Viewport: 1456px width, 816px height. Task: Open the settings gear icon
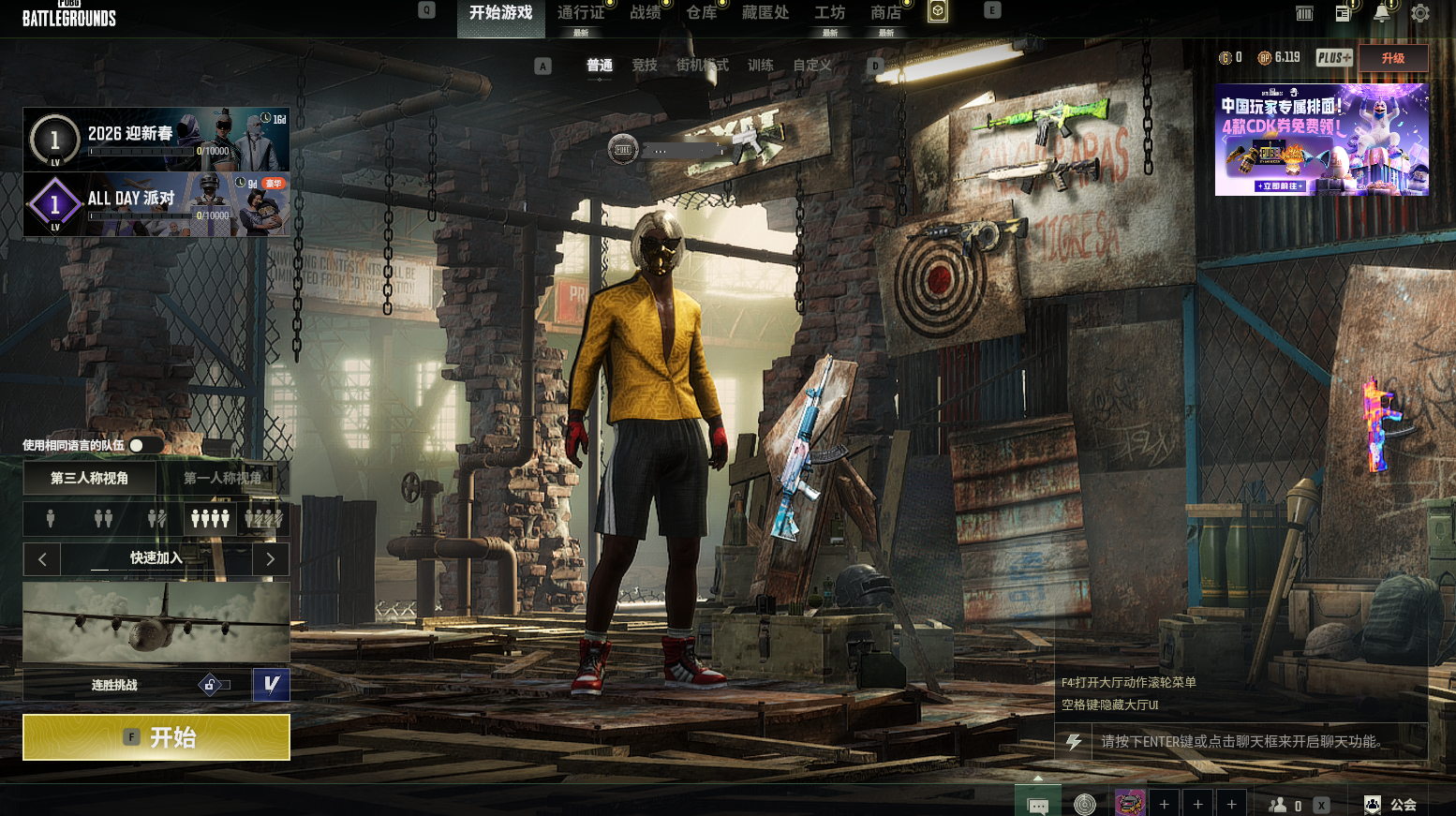point(1420,13)
